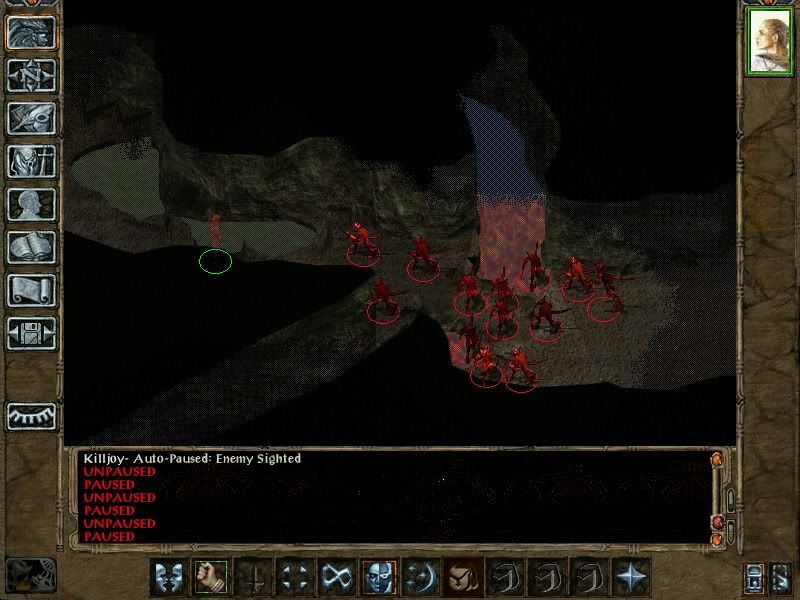
Task: Click the Return to Game sidebar button
Action: coord(31,33)
